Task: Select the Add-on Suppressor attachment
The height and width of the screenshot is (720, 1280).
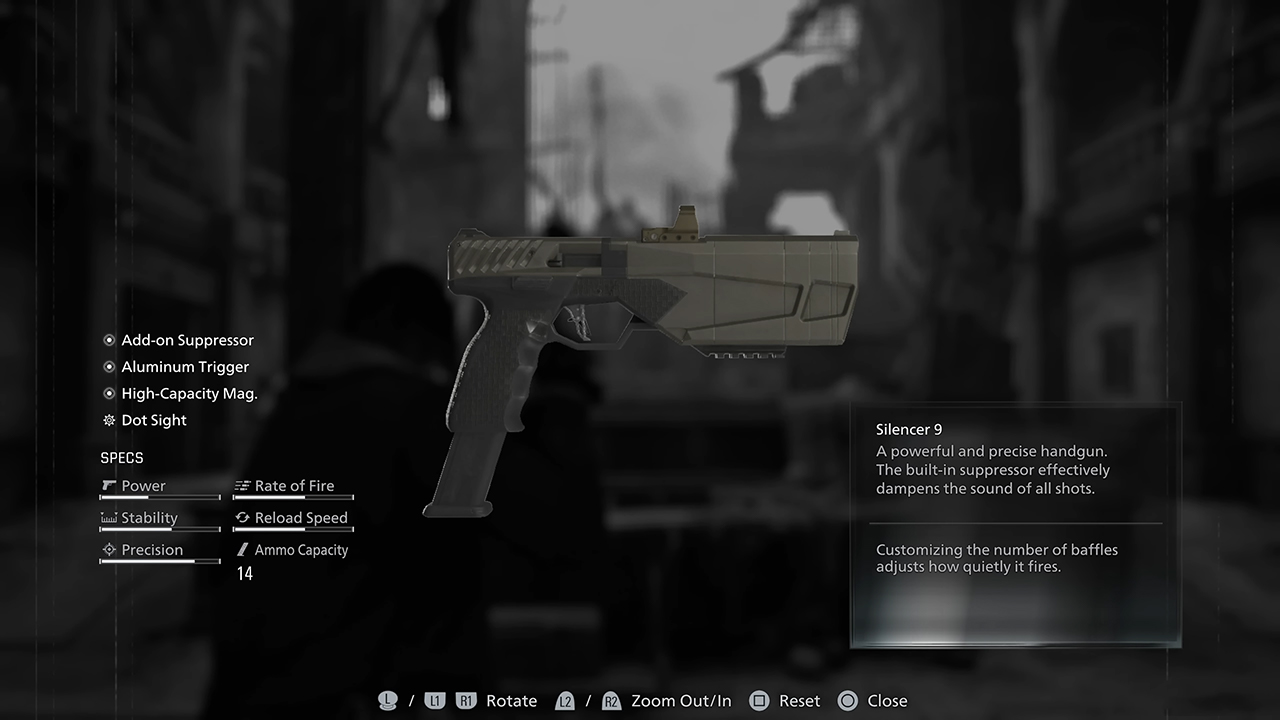Action: coord(187,340)
